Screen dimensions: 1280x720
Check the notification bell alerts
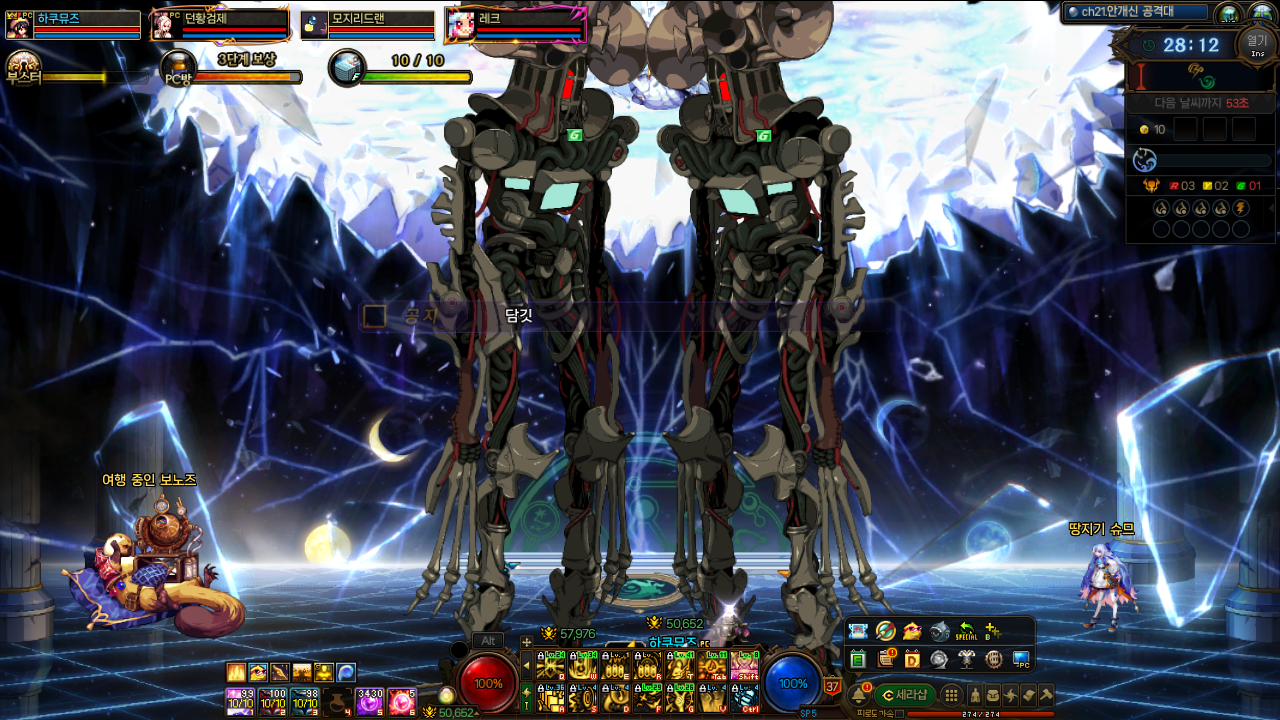point(857,695)
